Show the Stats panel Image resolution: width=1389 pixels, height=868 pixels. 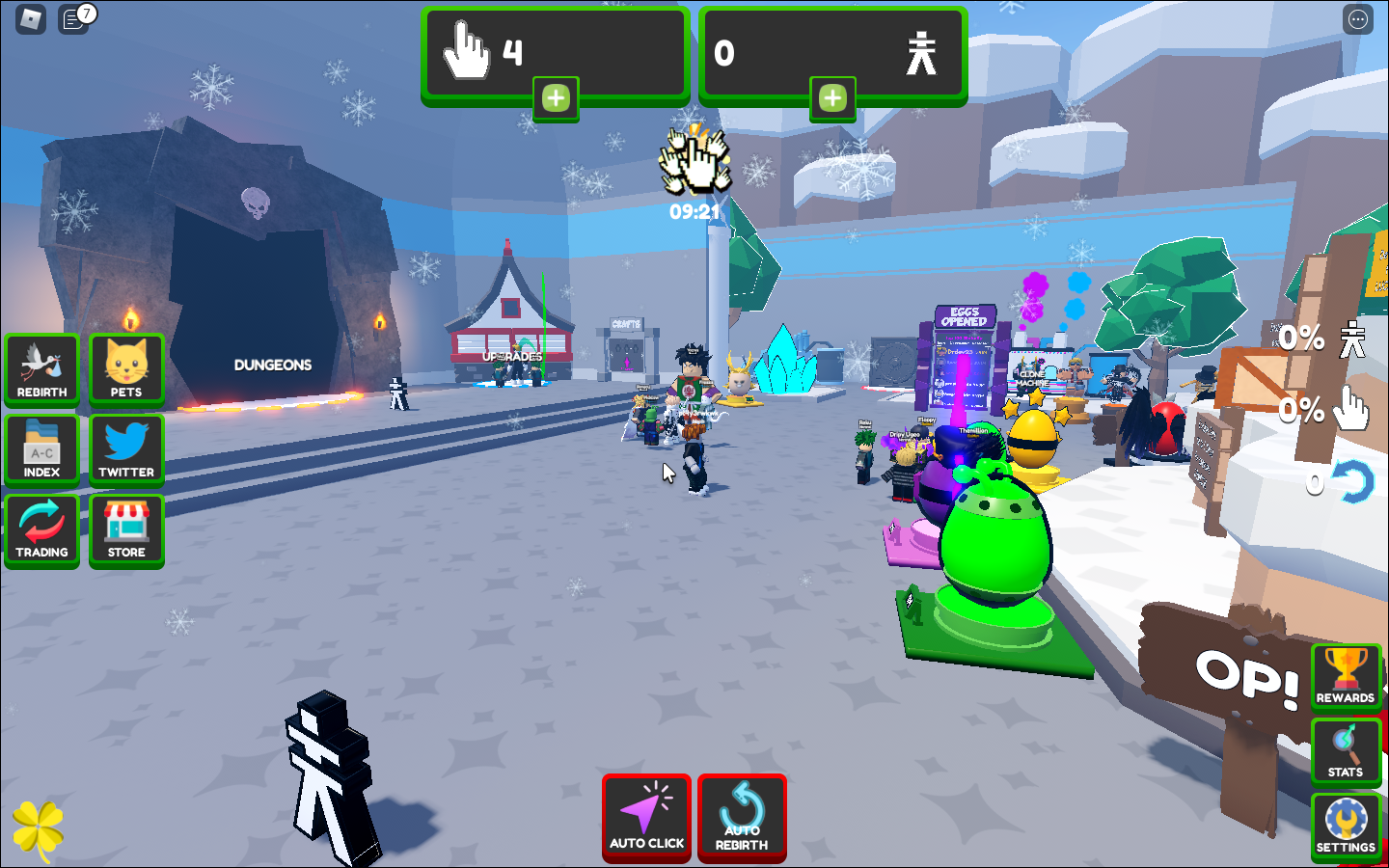1346,751
